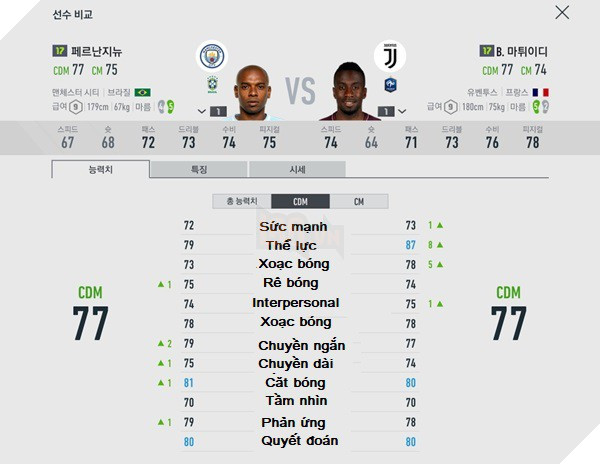The image size is (600, 464).
Task: Click the Juventus club badge
Action: coord(386,56)
